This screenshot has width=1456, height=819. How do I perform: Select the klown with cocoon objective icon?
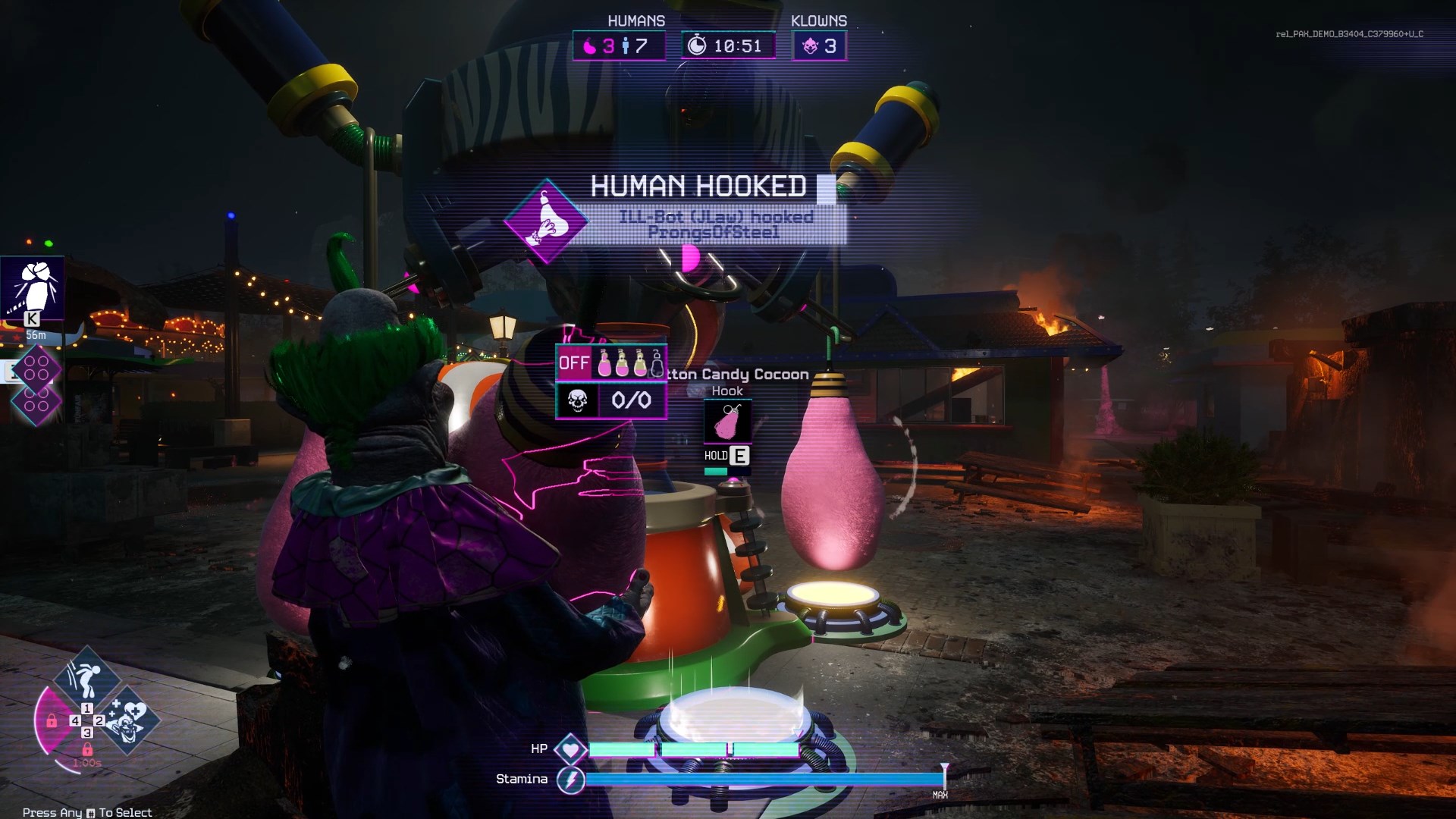point(32,287)
